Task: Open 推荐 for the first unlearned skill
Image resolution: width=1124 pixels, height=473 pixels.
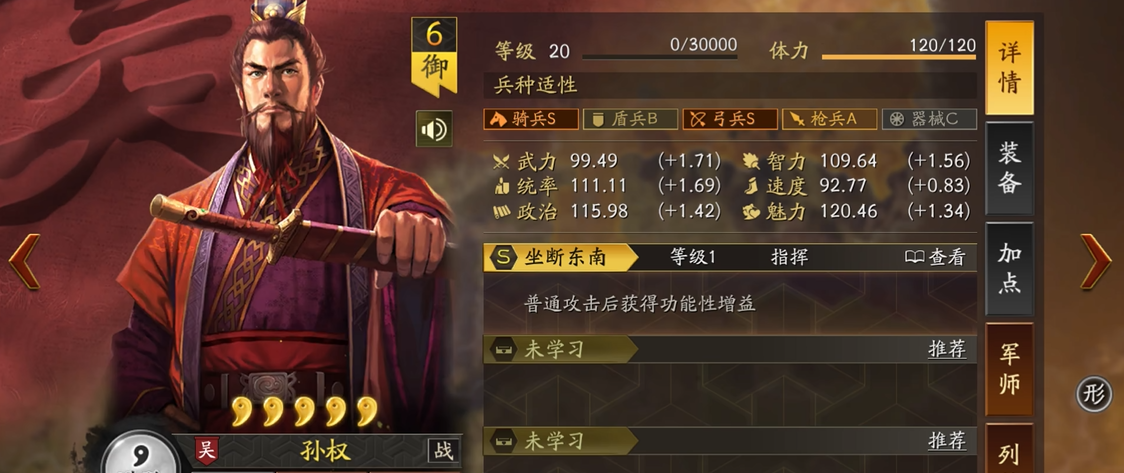Action: [946, 349]
